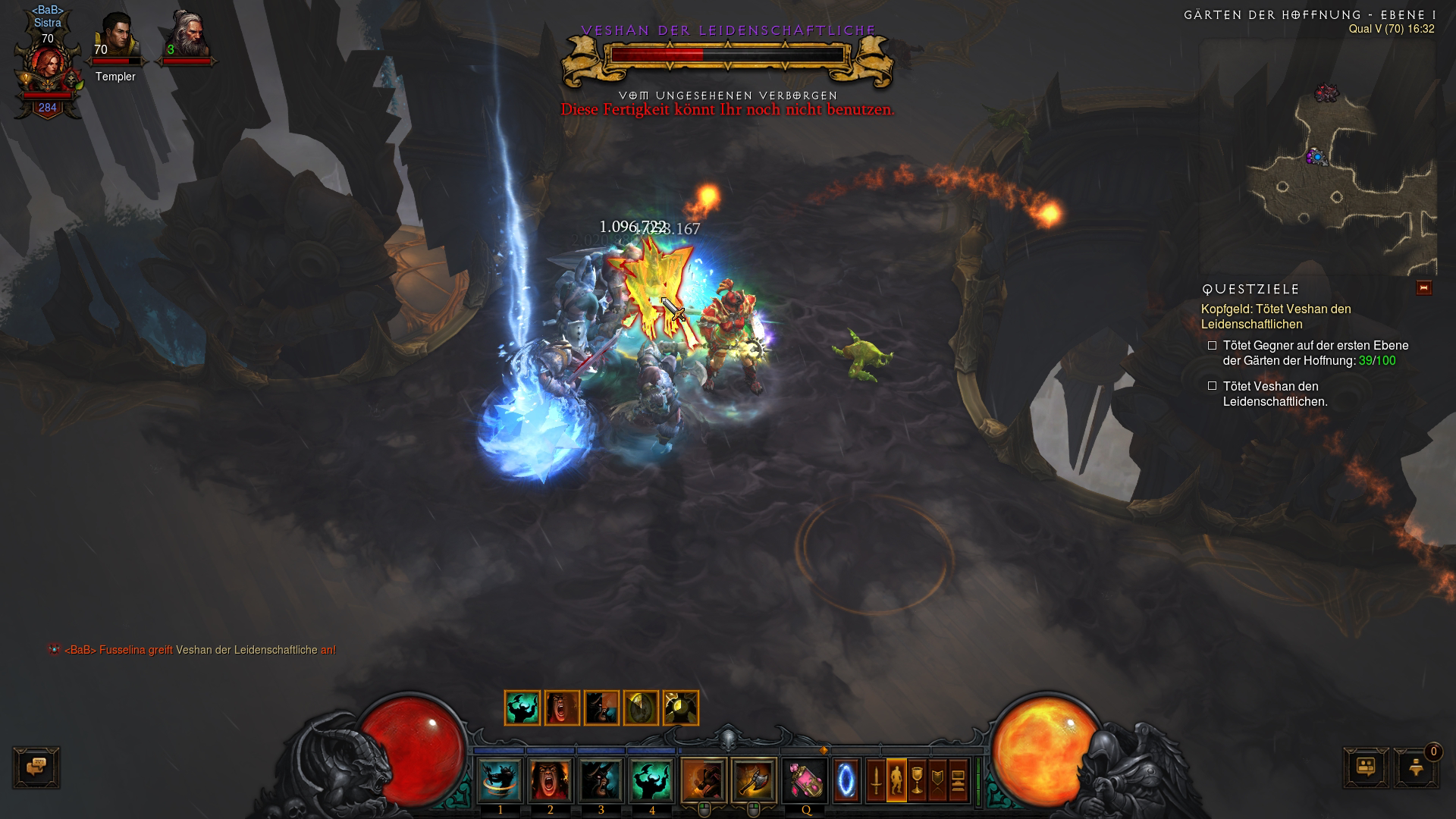
Task: Open the goblet menu button
Action: tap(917, 780)
